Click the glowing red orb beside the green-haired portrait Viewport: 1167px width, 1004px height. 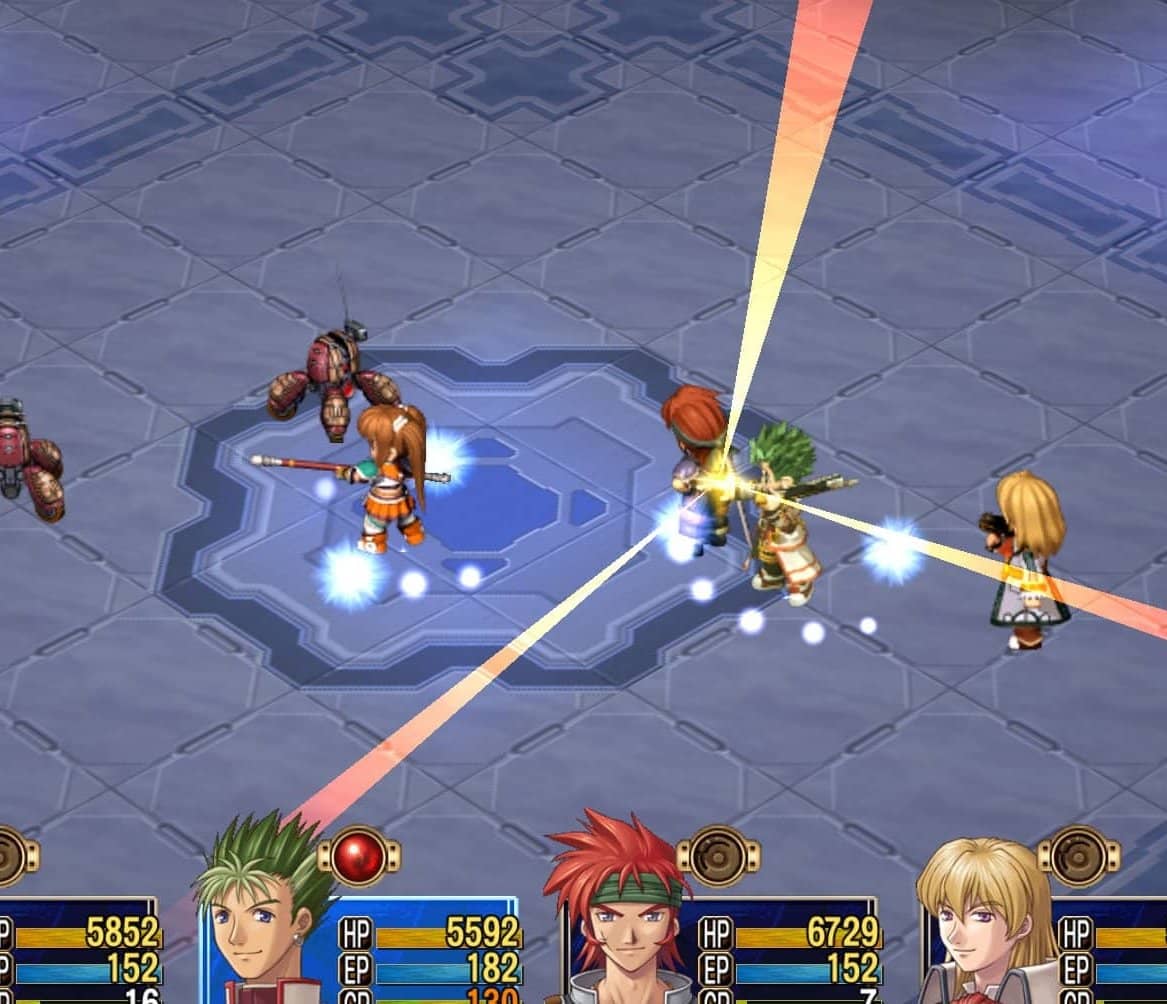[x=359, y=856]
